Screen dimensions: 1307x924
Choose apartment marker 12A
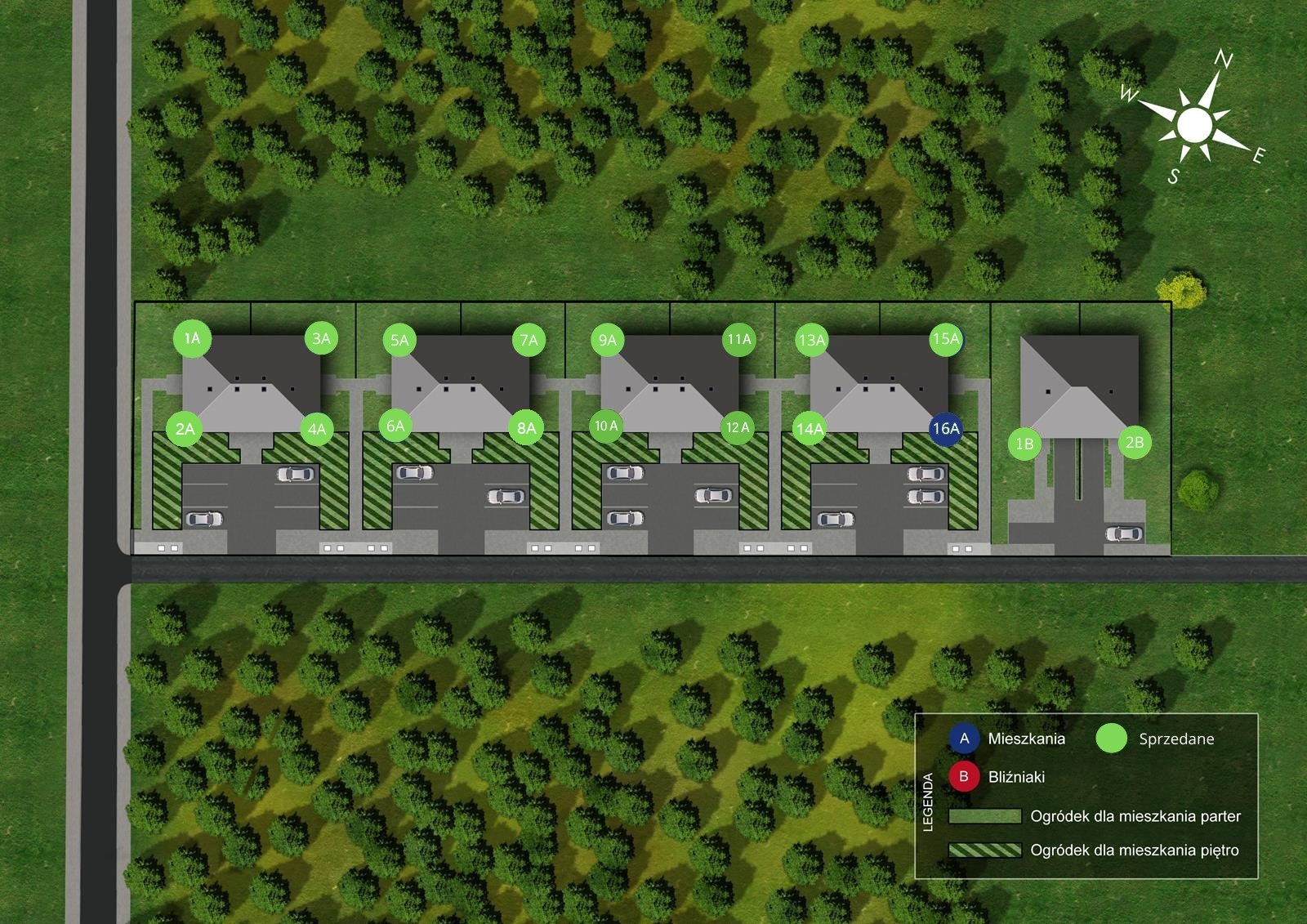(x=738, y=427)
